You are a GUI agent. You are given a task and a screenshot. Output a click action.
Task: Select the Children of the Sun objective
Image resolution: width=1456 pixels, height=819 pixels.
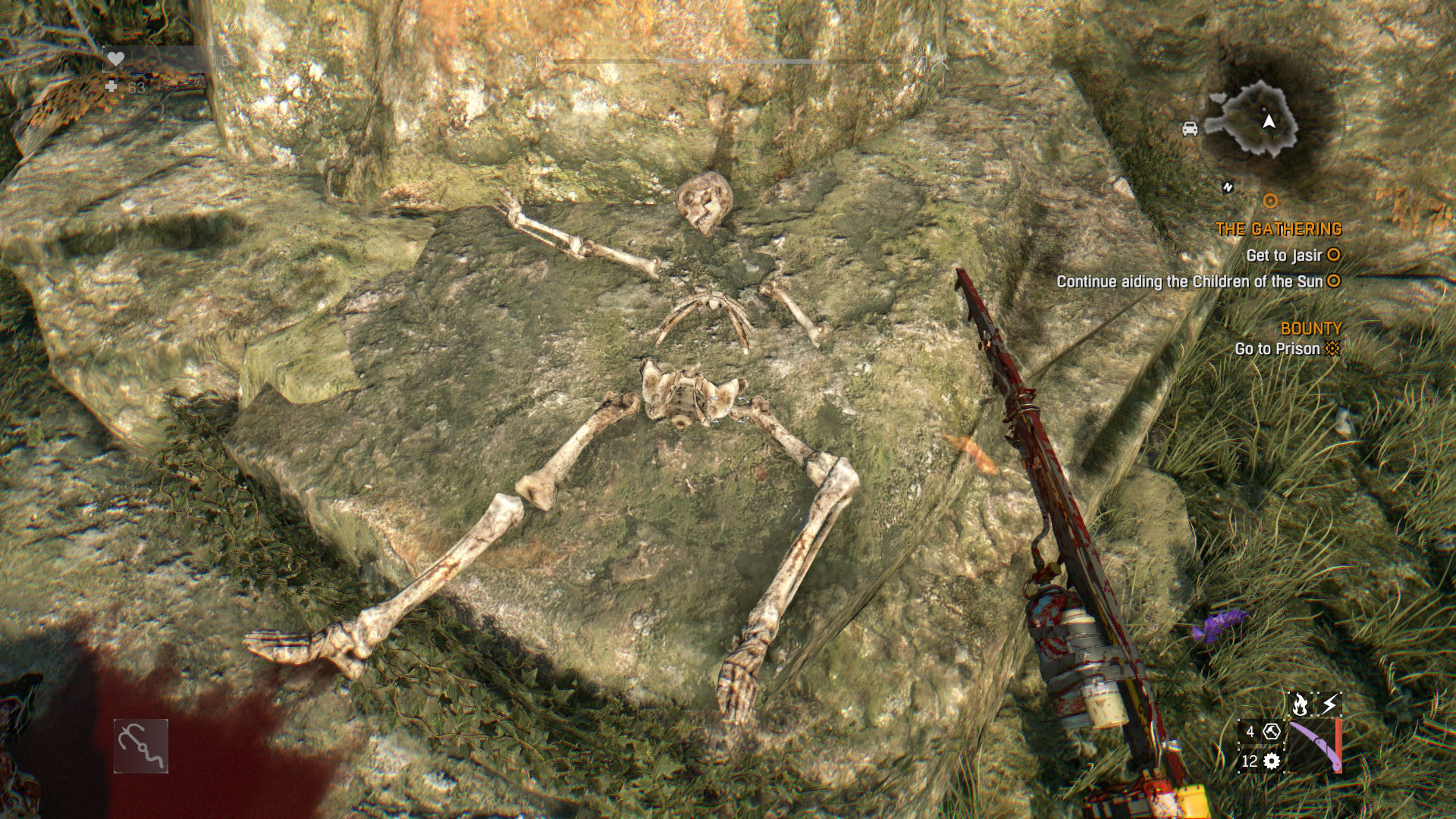pyautogui.click(x=1189, y=281)
